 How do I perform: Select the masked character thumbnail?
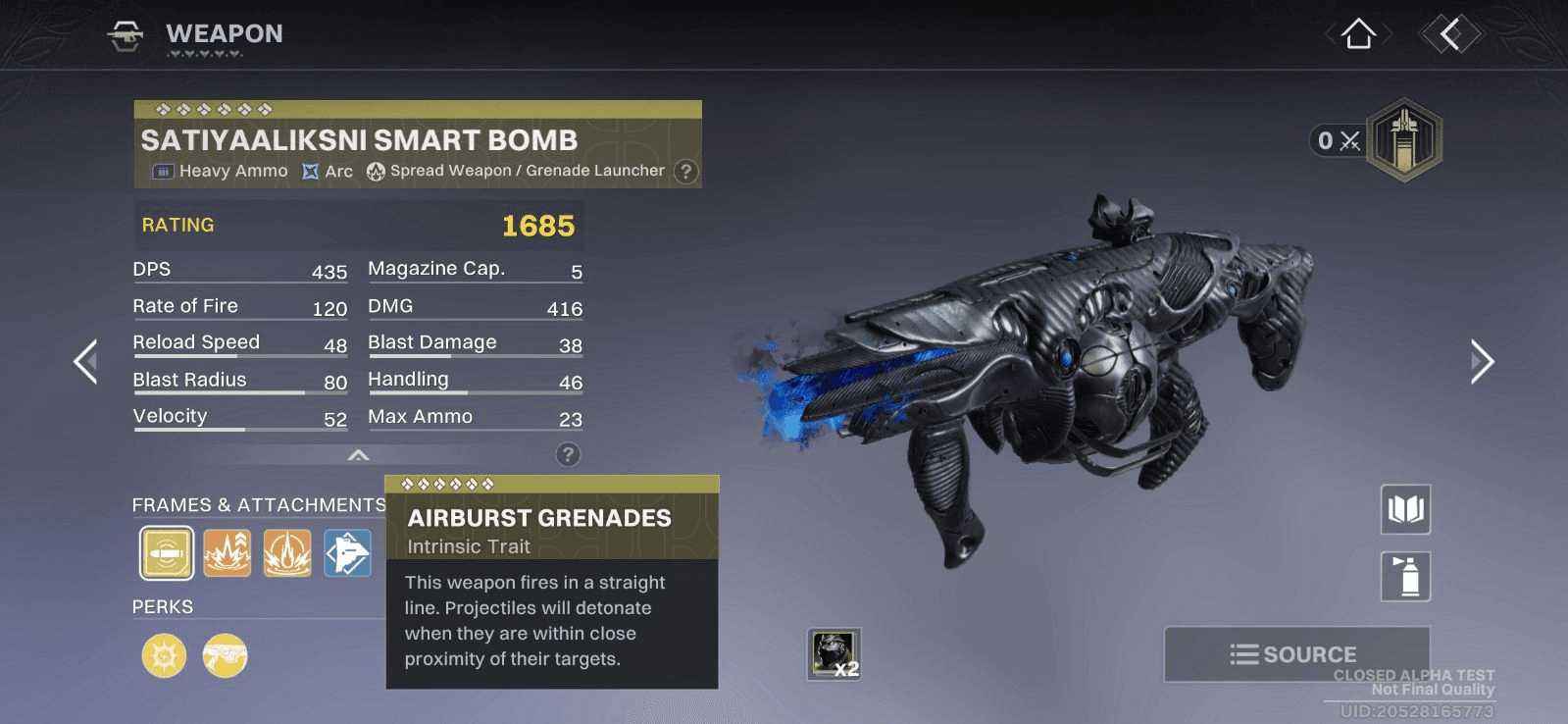click(x=834, y=653)
